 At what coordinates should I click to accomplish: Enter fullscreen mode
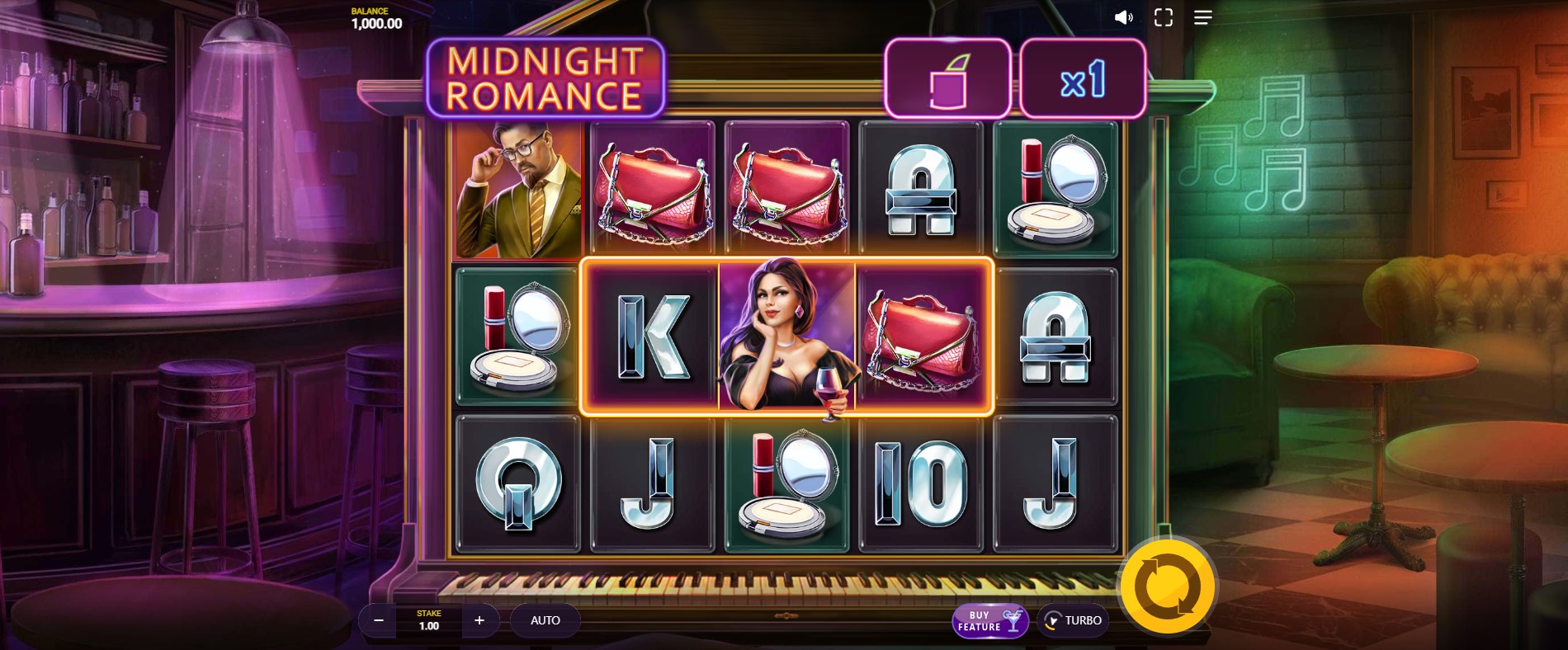(x=1163, y=17)
